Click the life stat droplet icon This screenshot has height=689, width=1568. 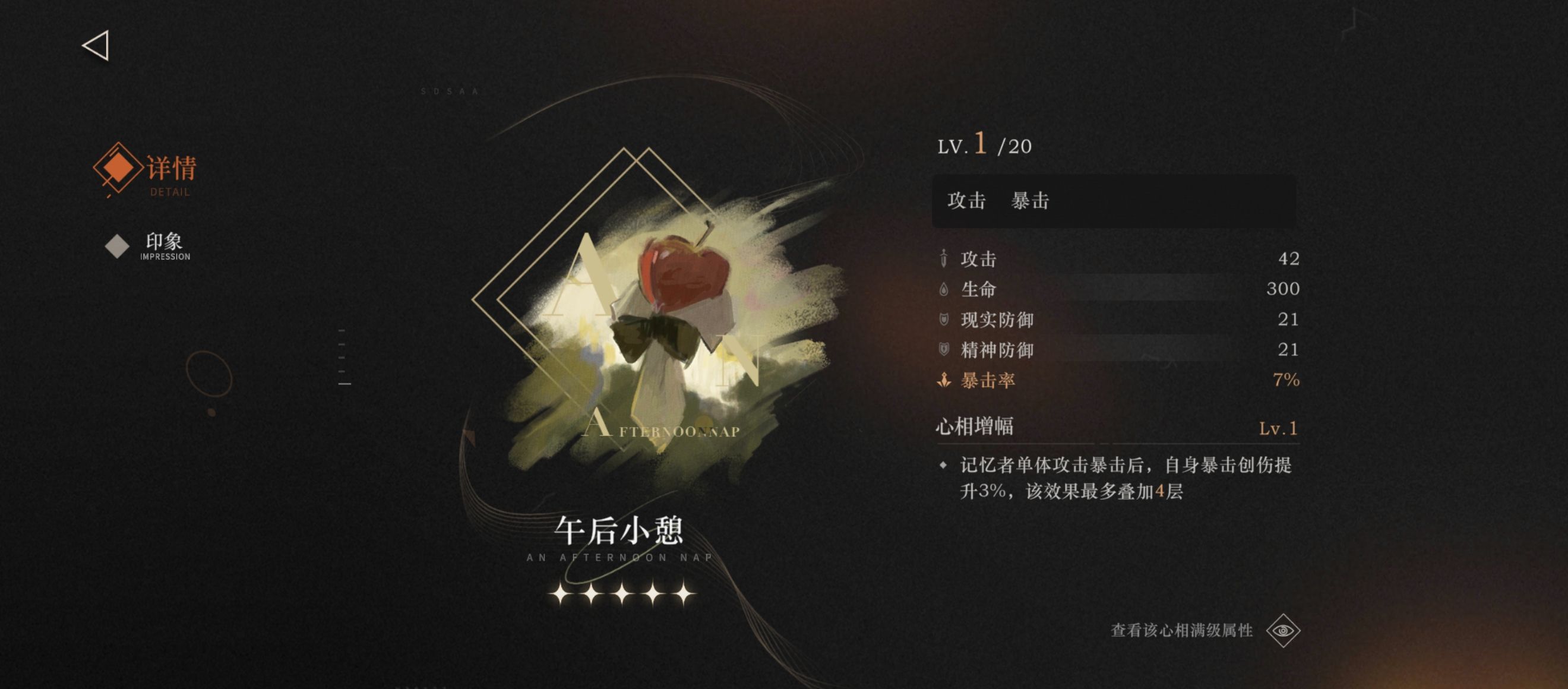click(943, 289)
